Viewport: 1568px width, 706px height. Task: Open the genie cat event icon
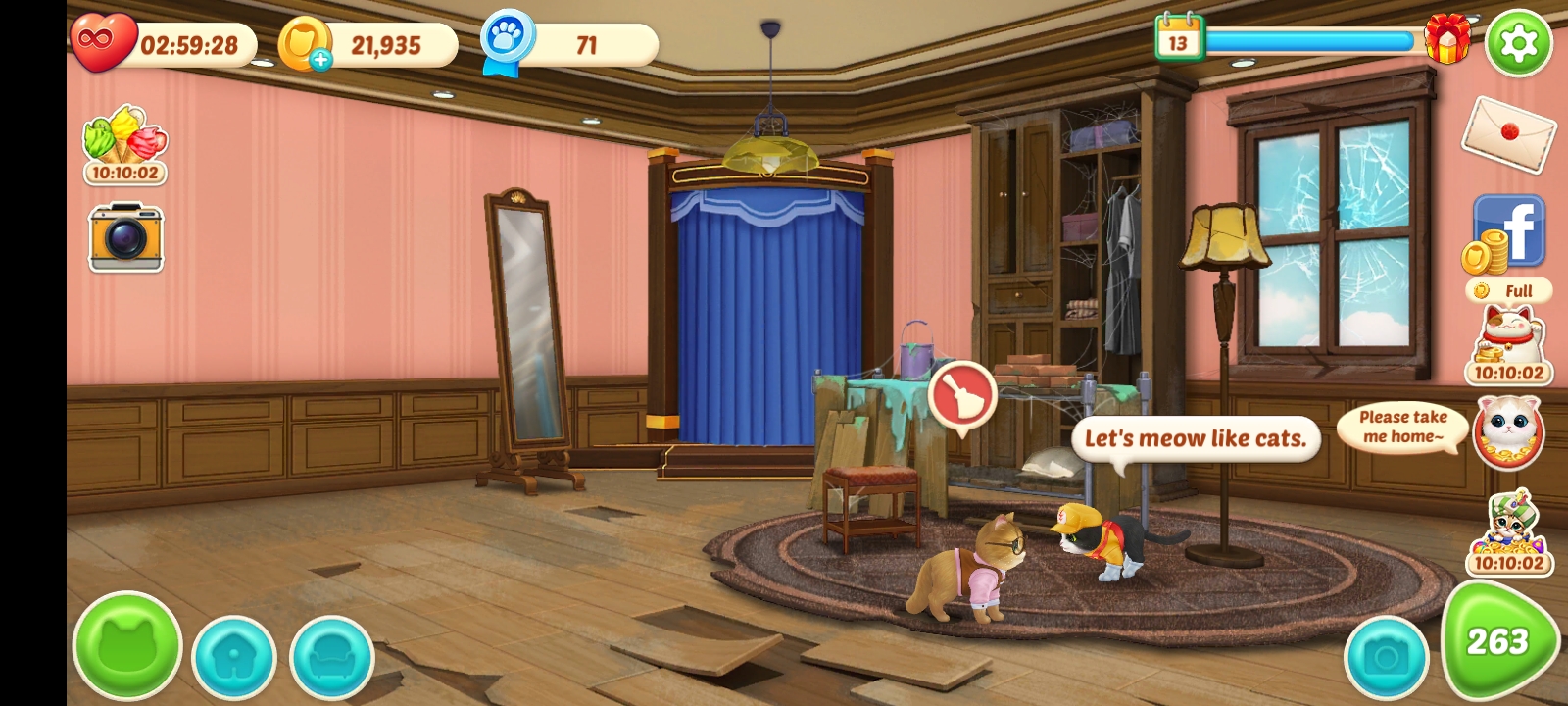[x=1508, y=531]
